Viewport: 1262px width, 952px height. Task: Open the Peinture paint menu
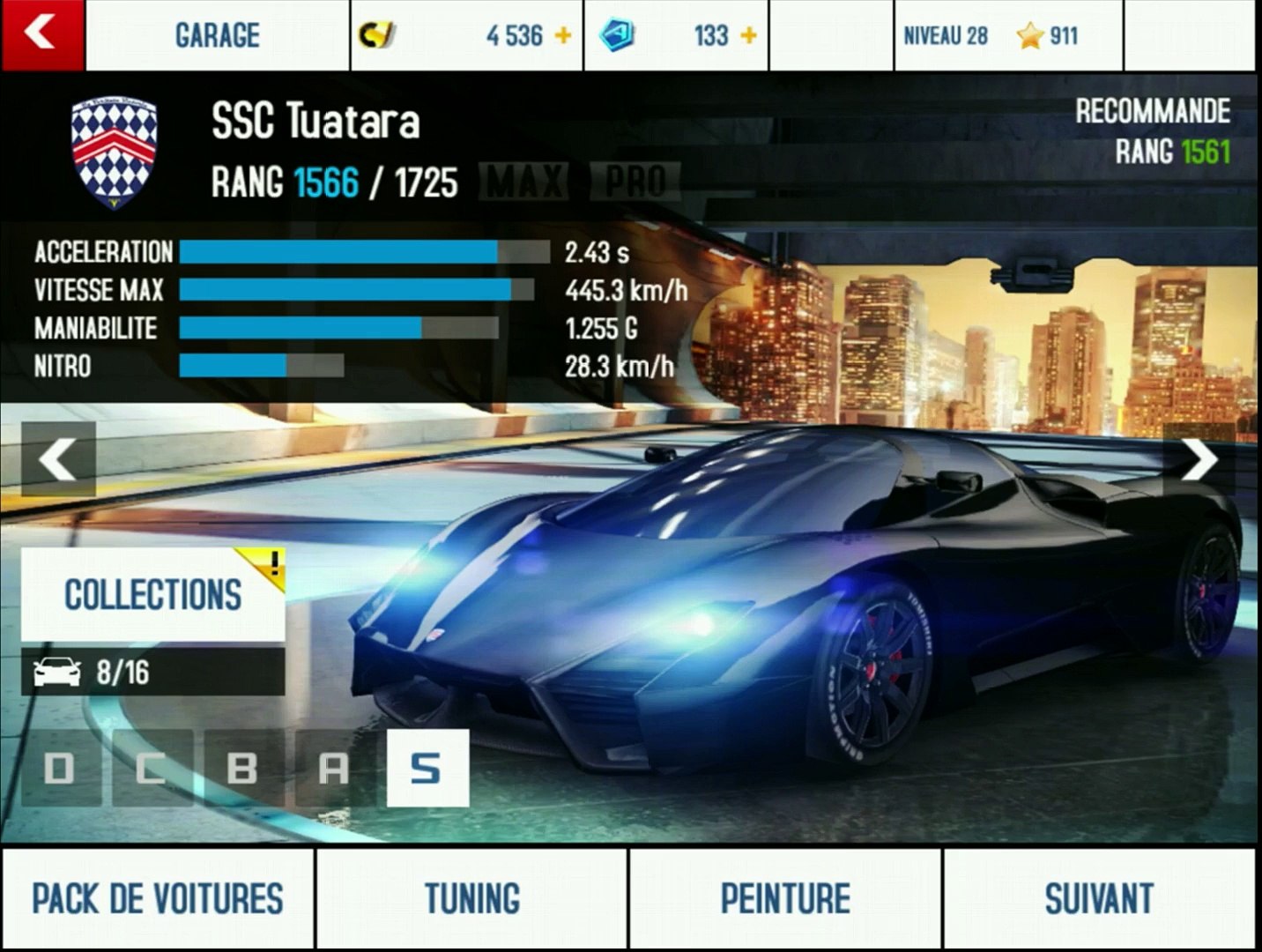[x=785, y=899]
